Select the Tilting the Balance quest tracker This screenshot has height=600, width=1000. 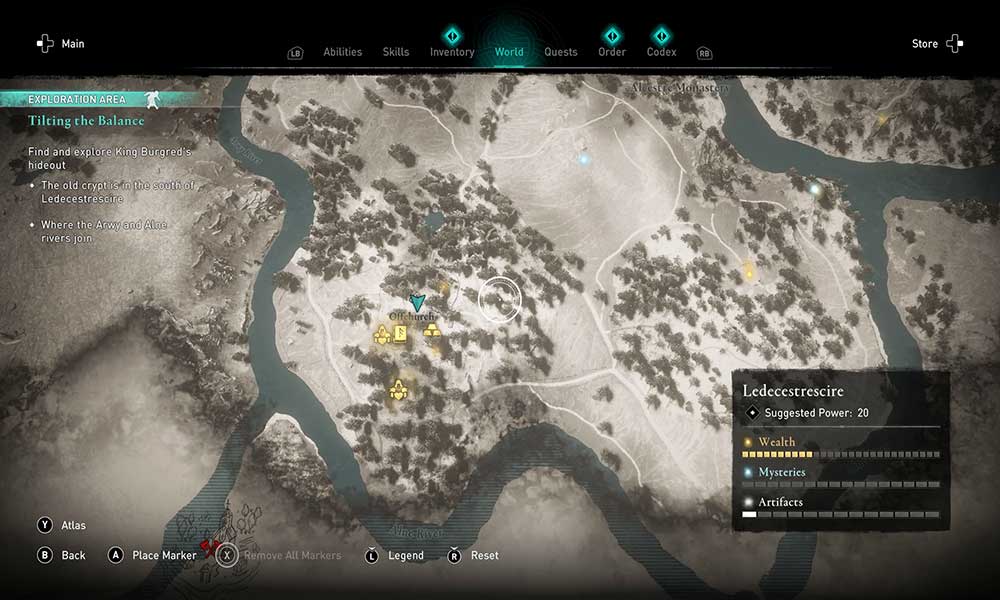86,121
